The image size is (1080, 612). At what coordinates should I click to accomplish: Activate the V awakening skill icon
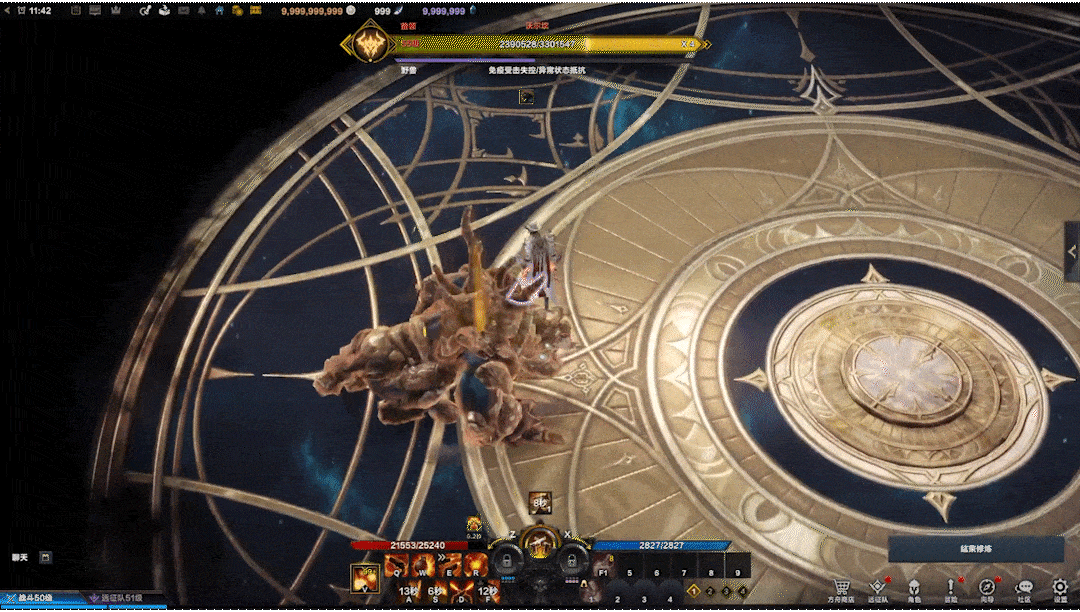(x=365, y=578)
